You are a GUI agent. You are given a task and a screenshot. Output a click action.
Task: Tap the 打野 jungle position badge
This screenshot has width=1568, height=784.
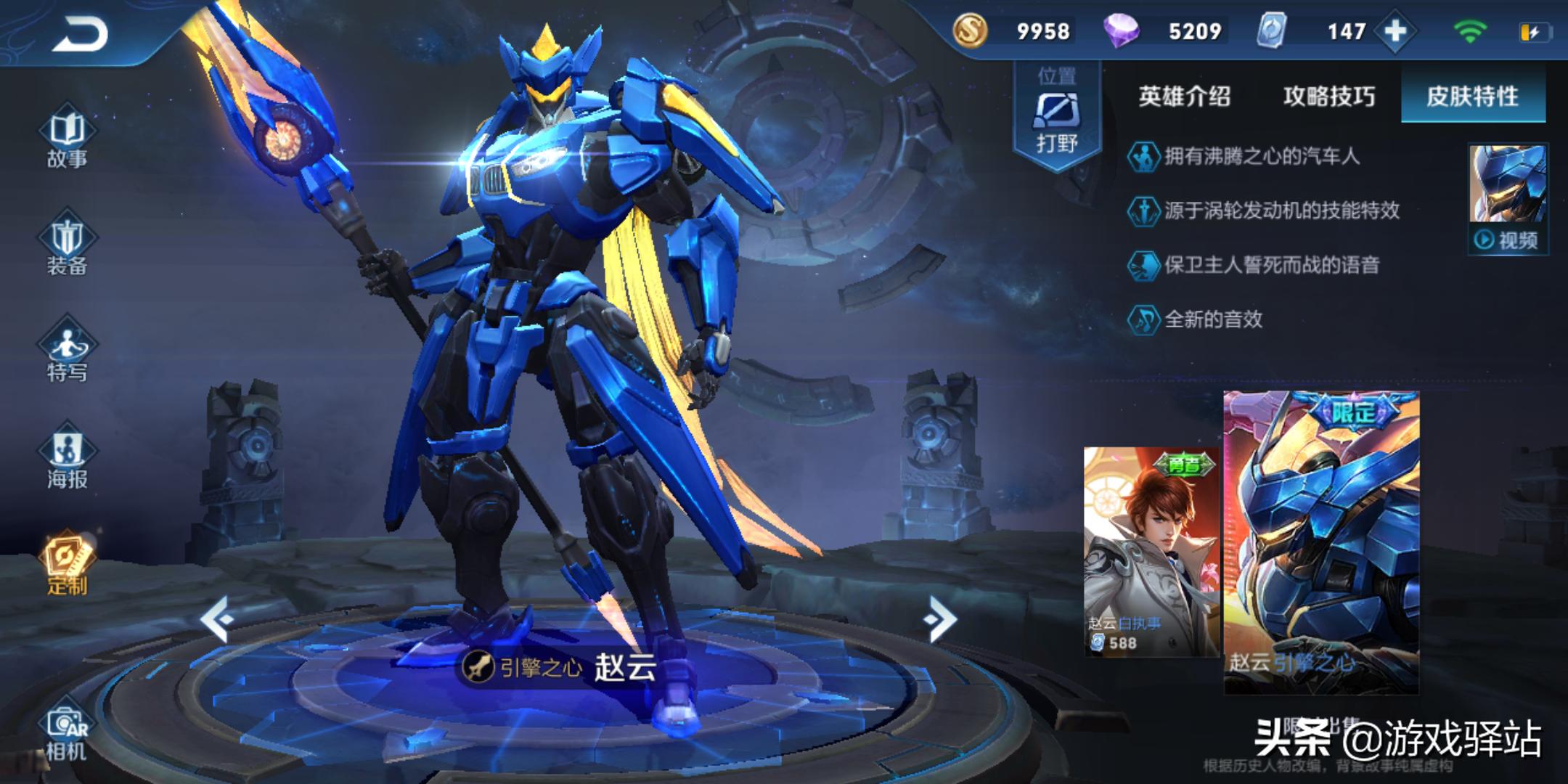pos(1057,116)
